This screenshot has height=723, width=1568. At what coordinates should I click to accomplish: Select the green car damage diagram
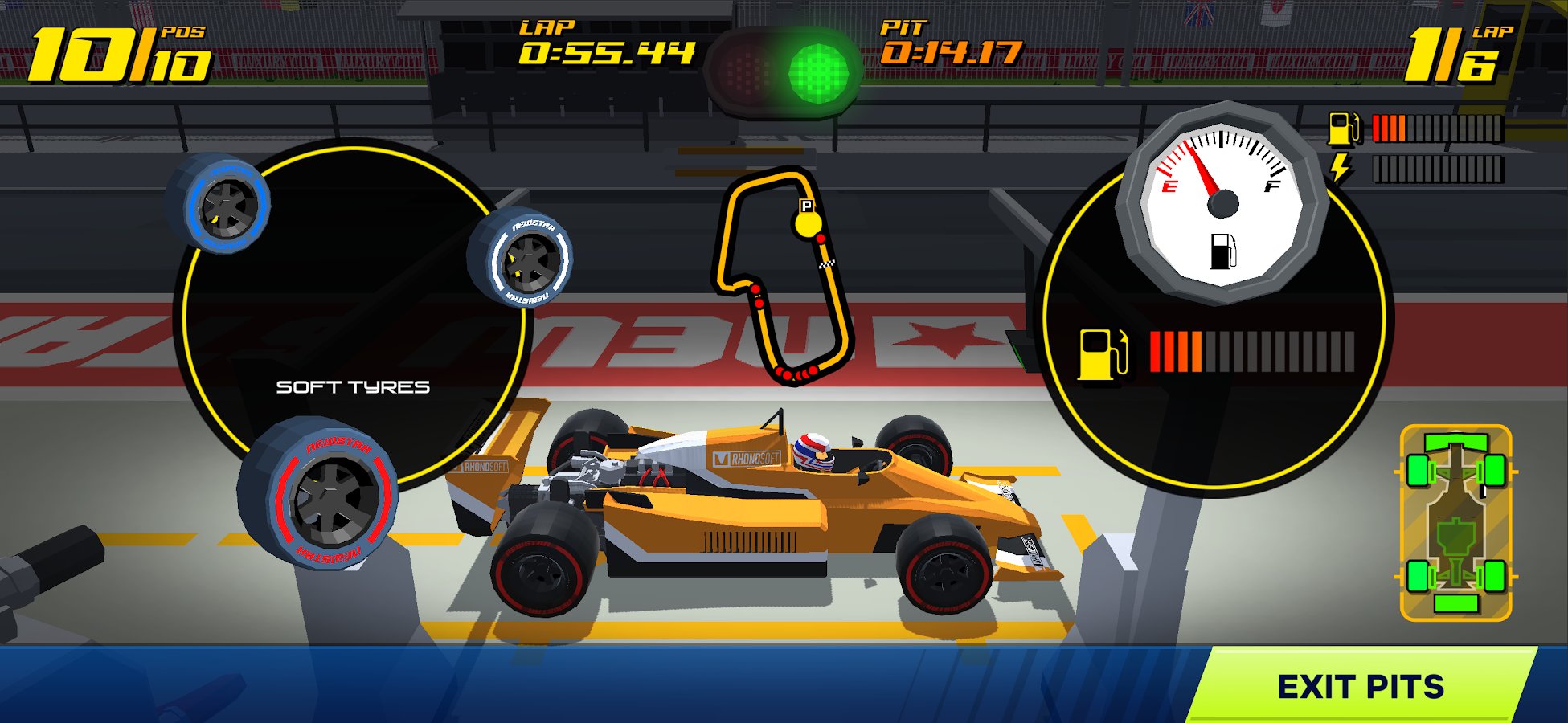1455,523
